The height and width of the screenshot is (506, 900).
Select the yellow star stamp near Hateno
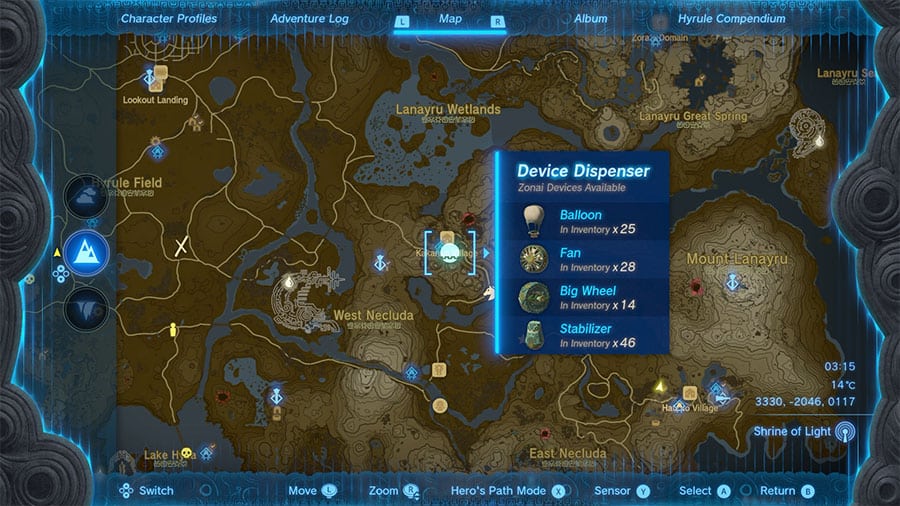(659, 386)
